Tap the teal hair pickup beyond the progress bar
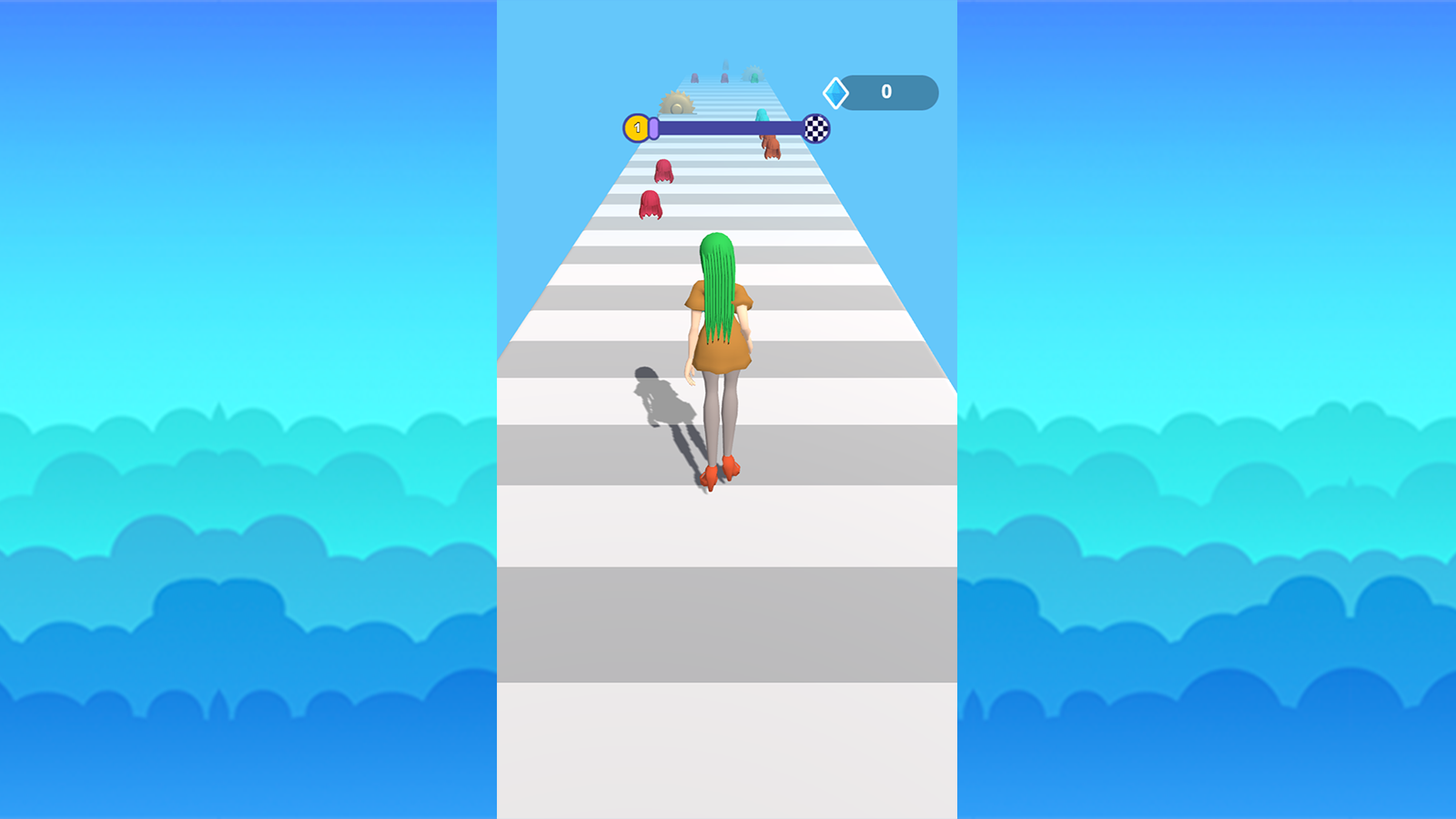 (x=762, y=116)
